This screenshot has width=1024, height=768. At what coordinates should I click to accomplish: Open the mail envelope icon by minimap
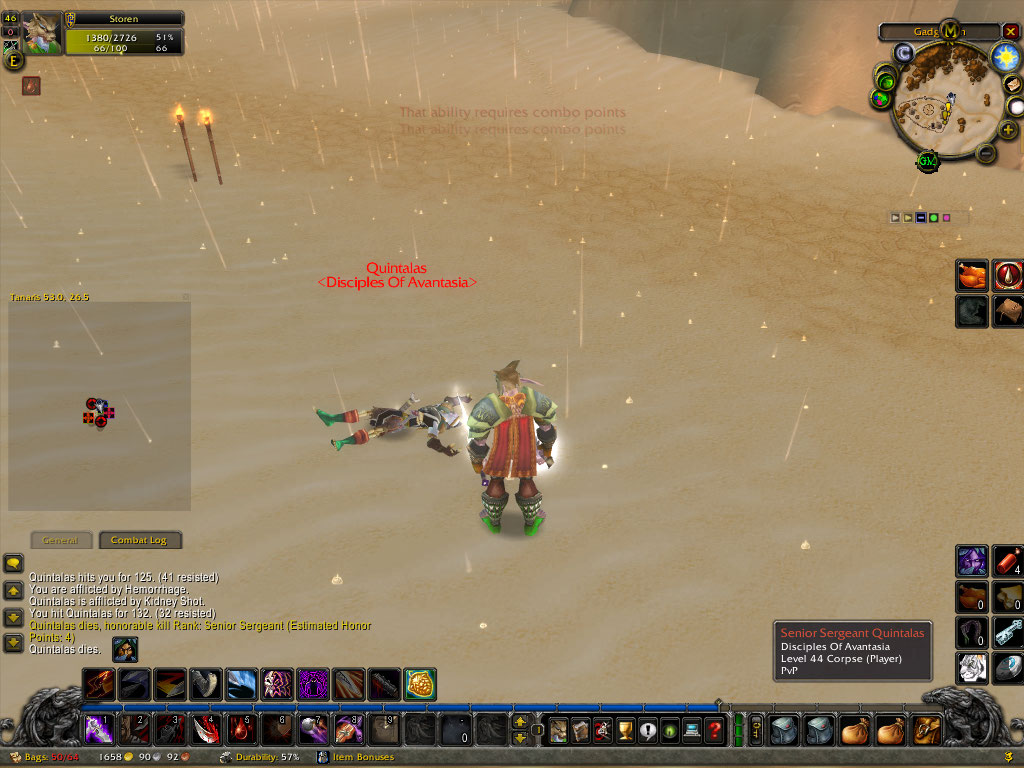1011,84
